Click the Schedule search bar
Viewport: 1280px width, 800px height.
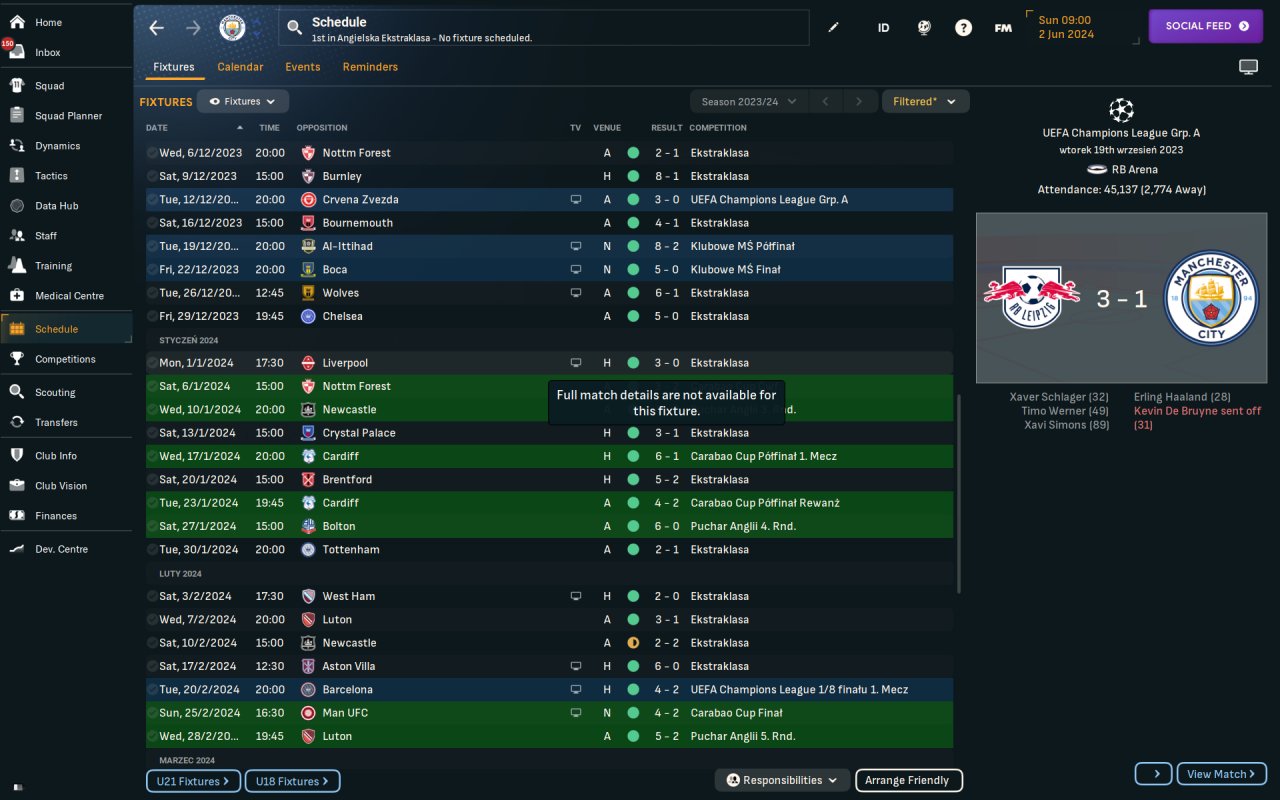545,28
